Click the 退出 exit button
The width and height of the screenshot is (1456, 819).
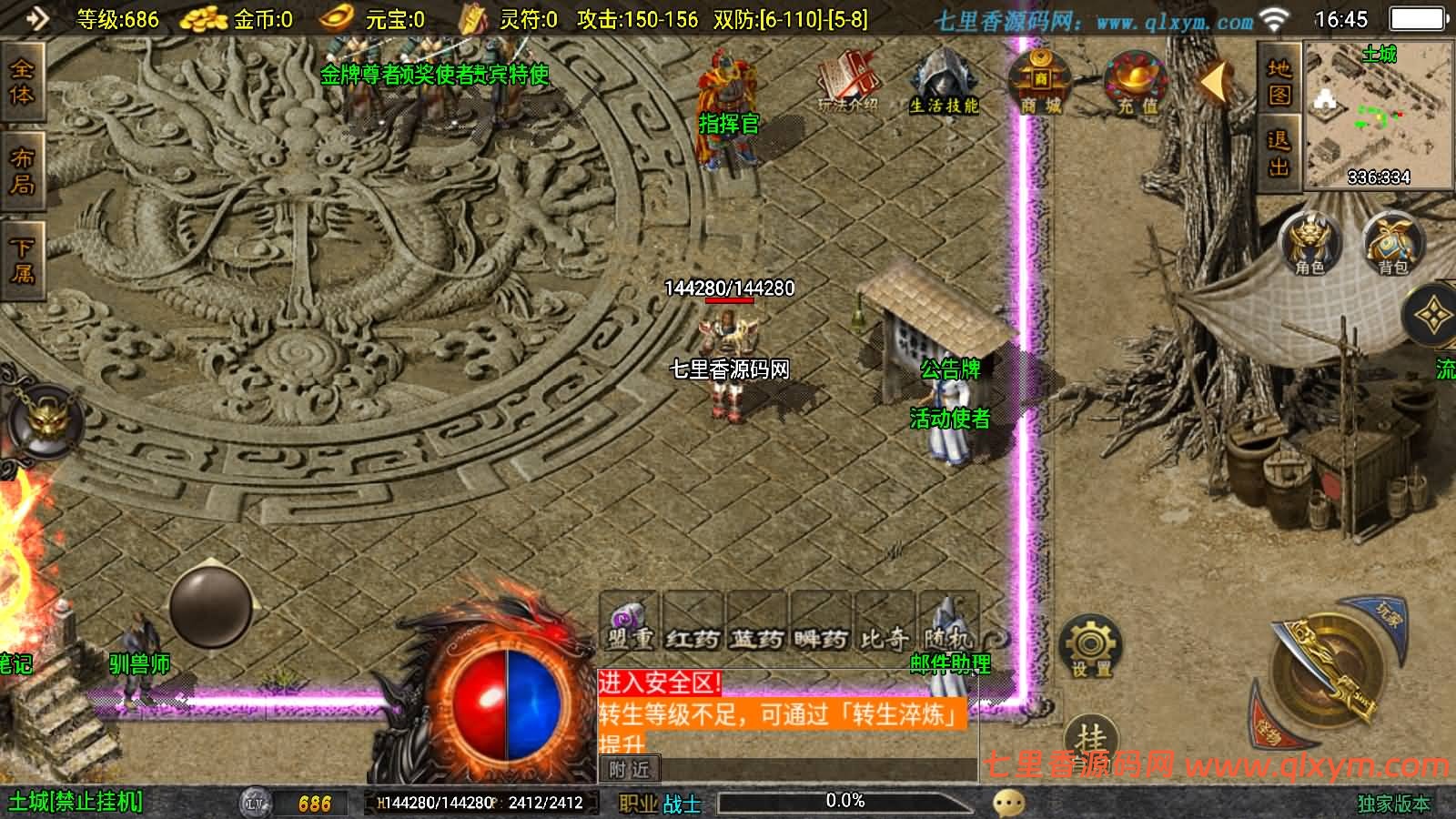click(1279, 153)
